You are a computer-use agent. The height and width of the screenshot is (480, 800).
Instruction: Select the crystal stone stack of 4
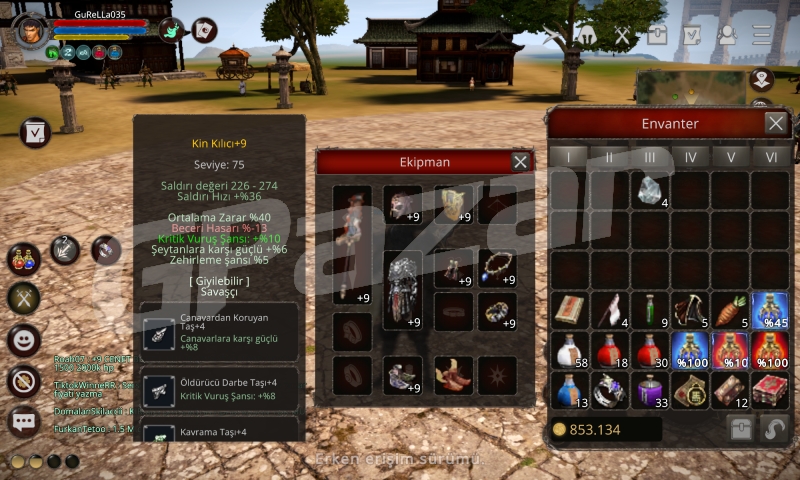[650, 190]
